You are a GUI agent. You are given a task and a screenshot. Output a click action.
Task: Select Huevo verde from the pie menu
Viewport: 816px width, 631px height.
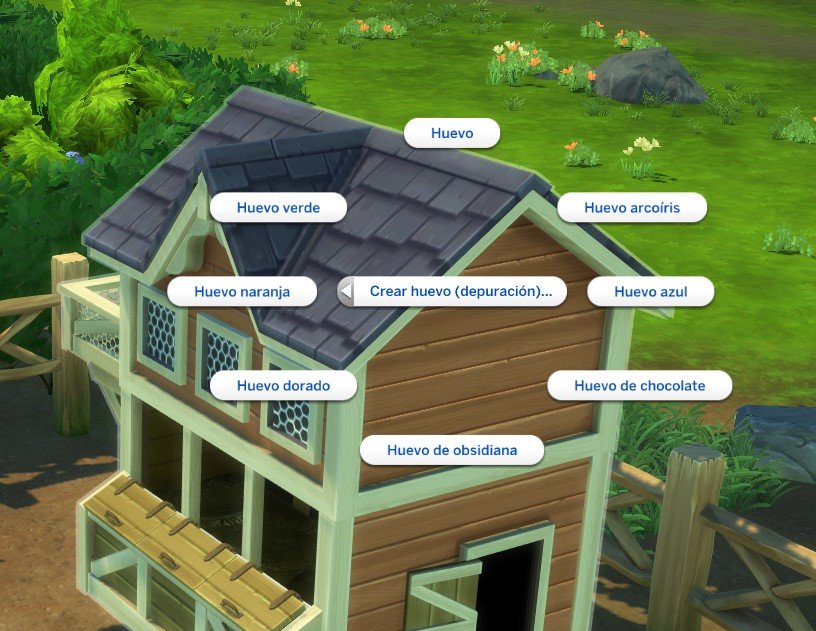pyautogui.click(x=277, y=208)
